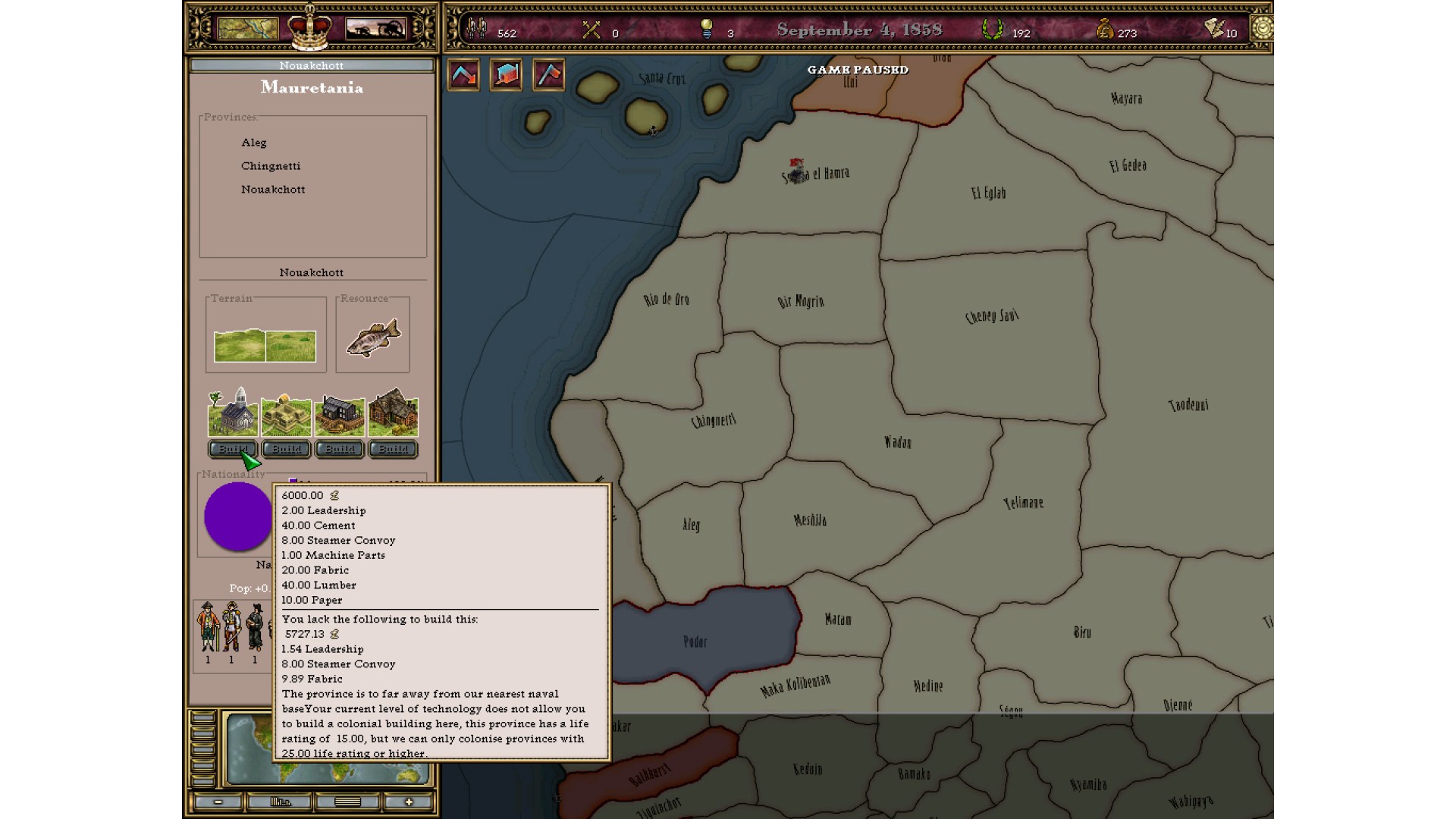1456x819 pixels.
Task: Select Aleg in the Provinces list
Action: coord(254,143)
